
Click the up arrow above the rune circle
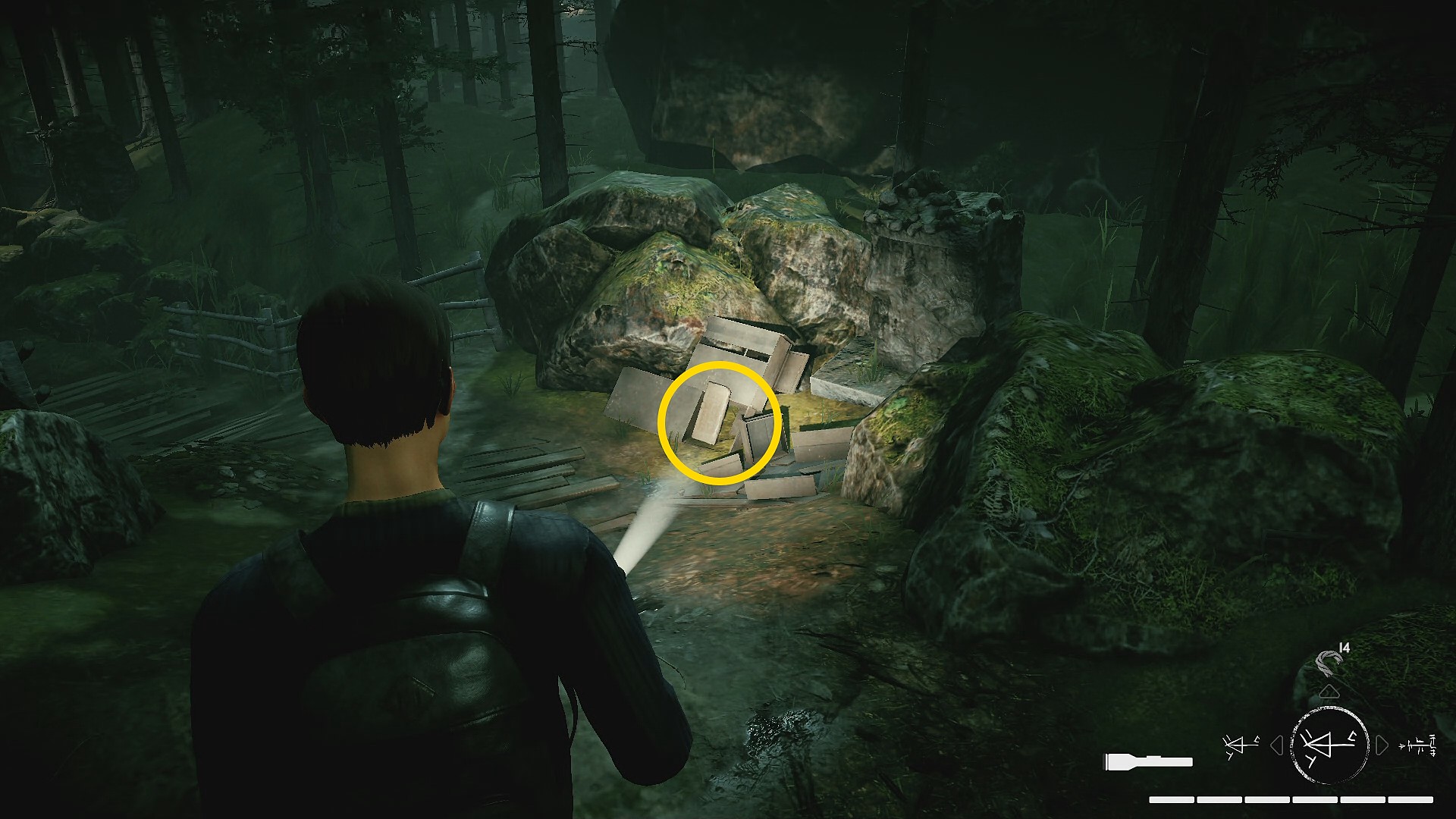(x=1329, y=692)
